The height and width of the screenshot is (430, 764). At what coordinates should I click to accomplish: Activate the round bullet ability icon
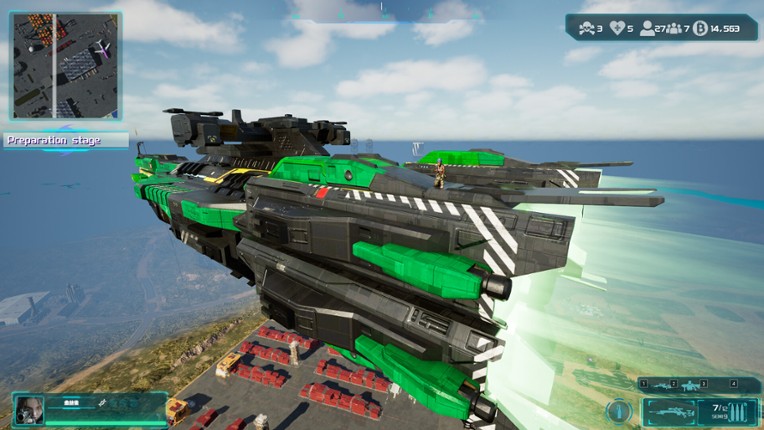[618, 410]
